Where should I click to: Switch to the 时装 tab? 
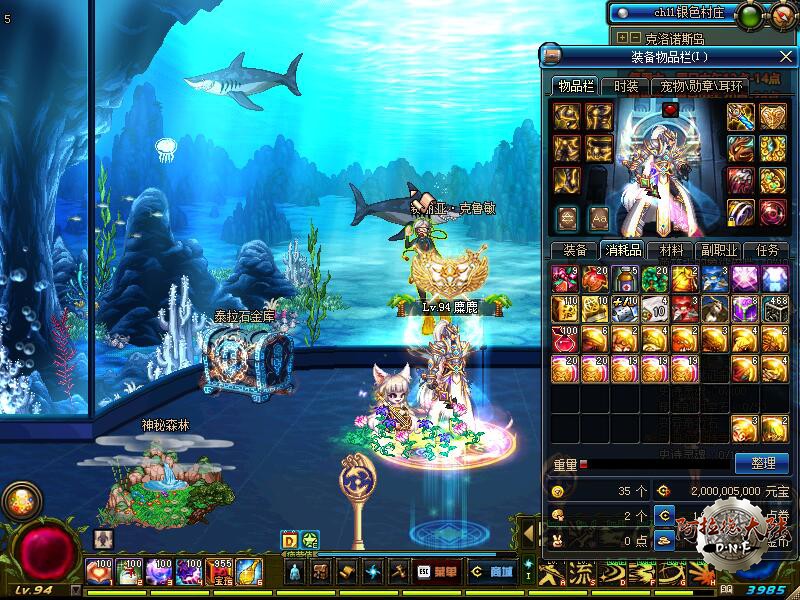point(627,87)
